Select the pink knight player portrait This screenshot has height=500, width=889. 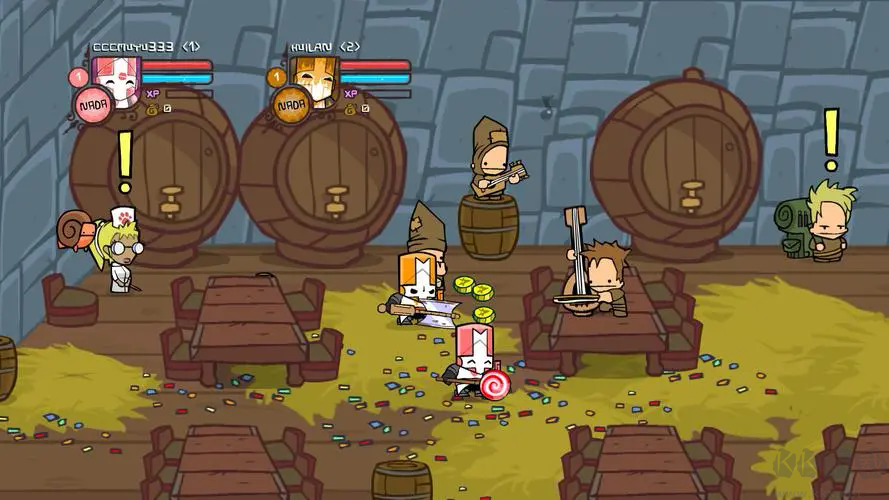click(118, 78)
